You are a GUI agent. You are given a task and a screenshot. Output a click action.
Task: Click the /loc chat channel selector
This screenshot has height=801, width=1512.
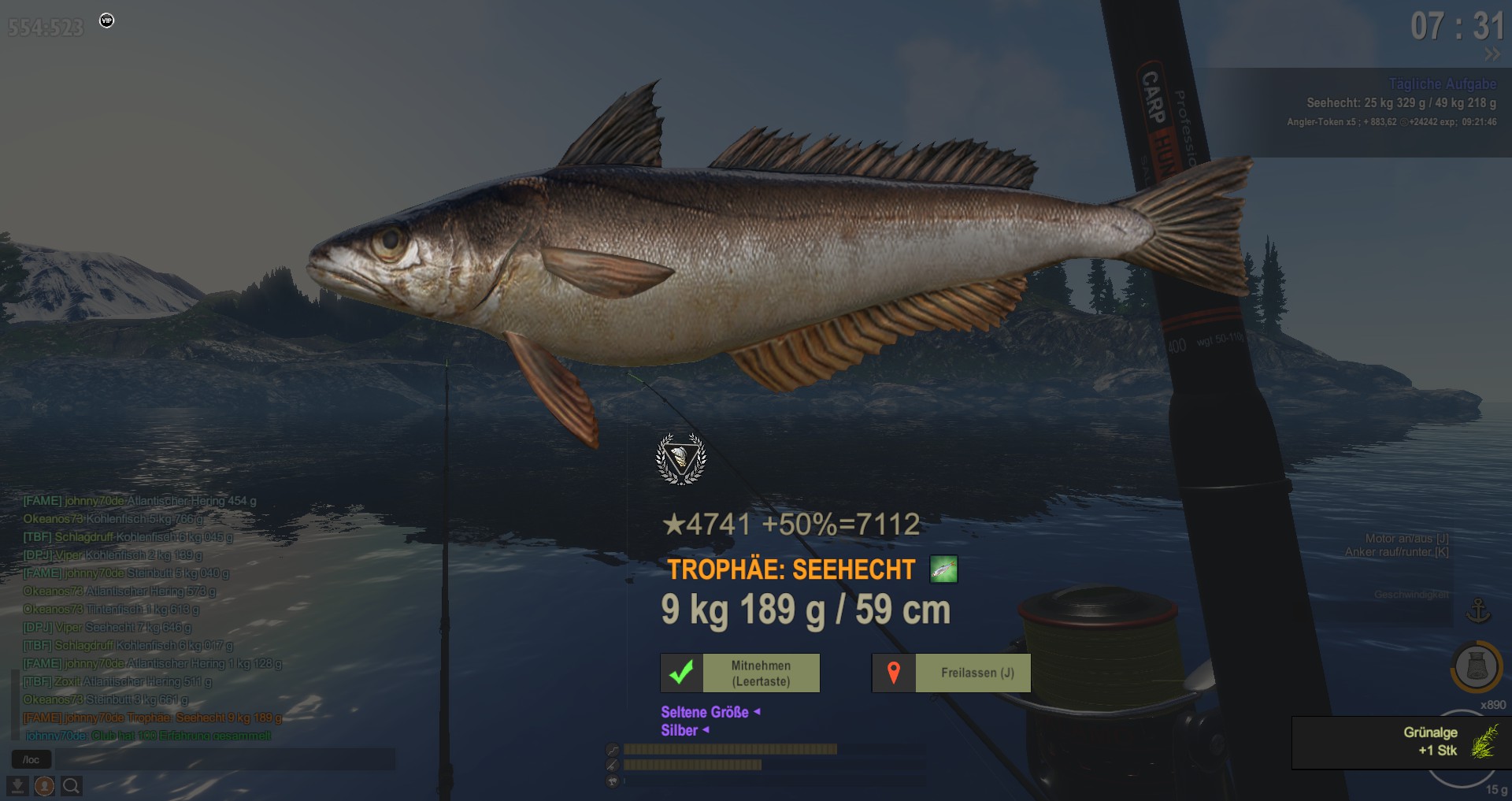click(x=31, y=760)
